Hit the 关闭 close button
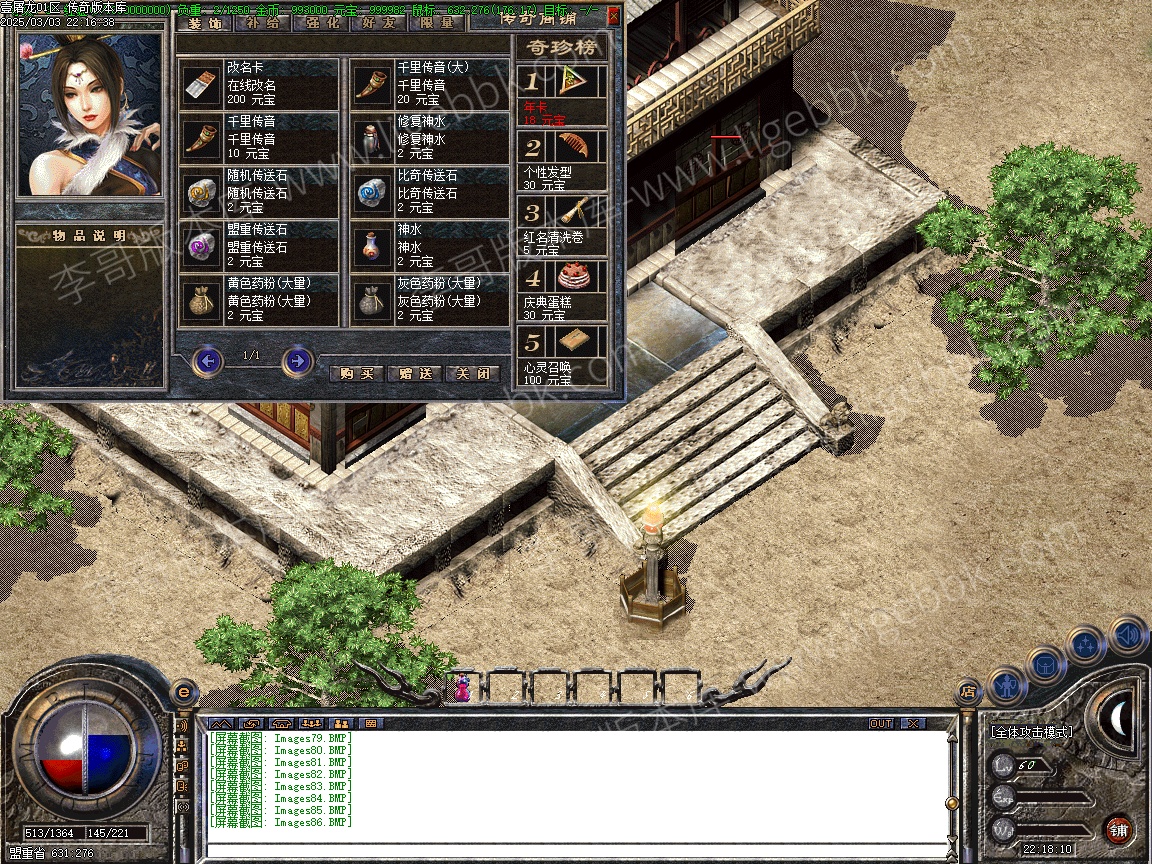Screen dimensions: 1152x864 (x=472, y=373)
